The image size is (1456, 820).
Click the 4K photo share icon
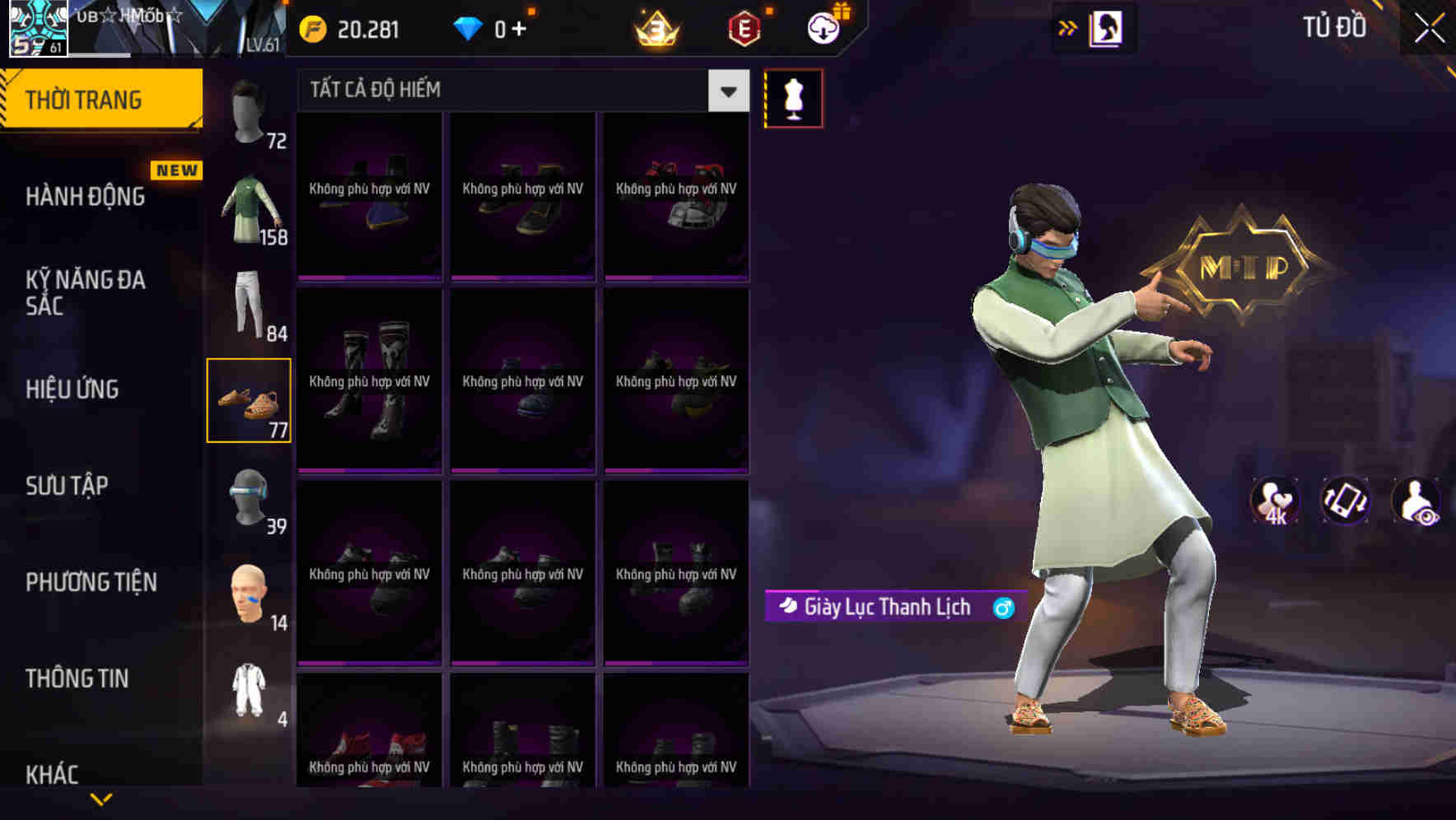pos(1274,501)
